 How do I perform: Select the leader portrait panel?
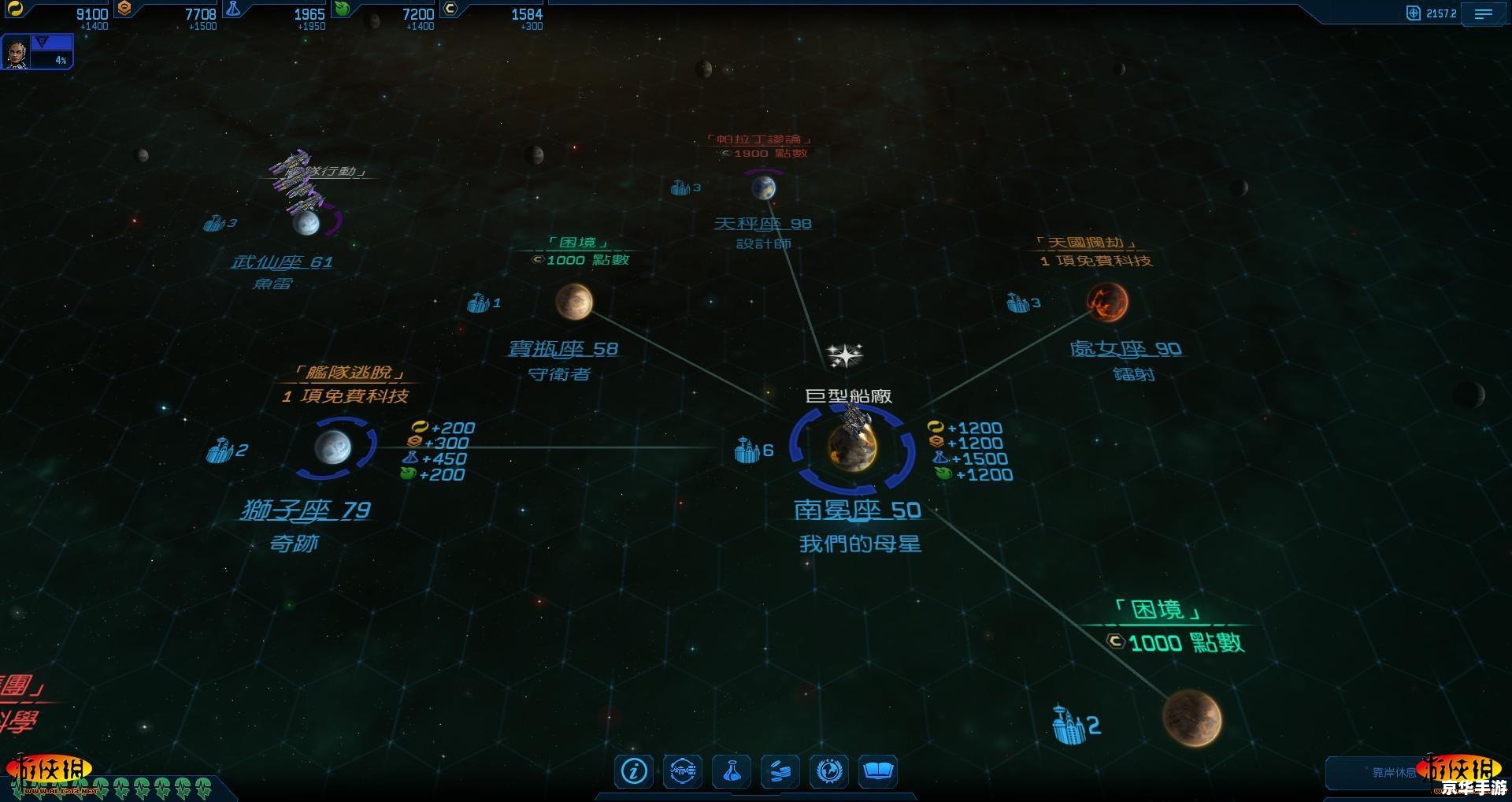coord(17,53)
